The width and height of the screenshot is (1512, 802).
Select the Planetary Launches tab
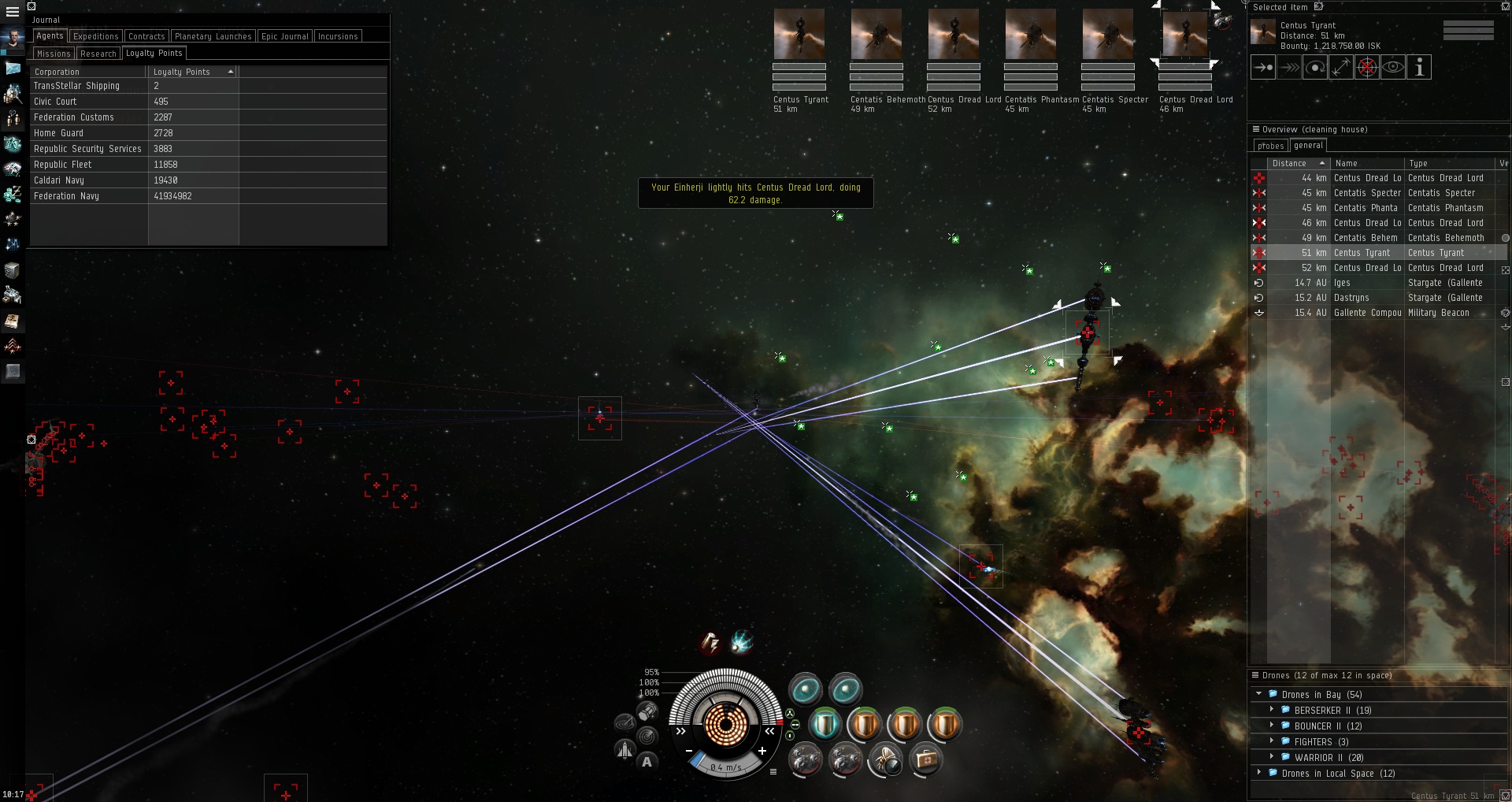point(213,36)
